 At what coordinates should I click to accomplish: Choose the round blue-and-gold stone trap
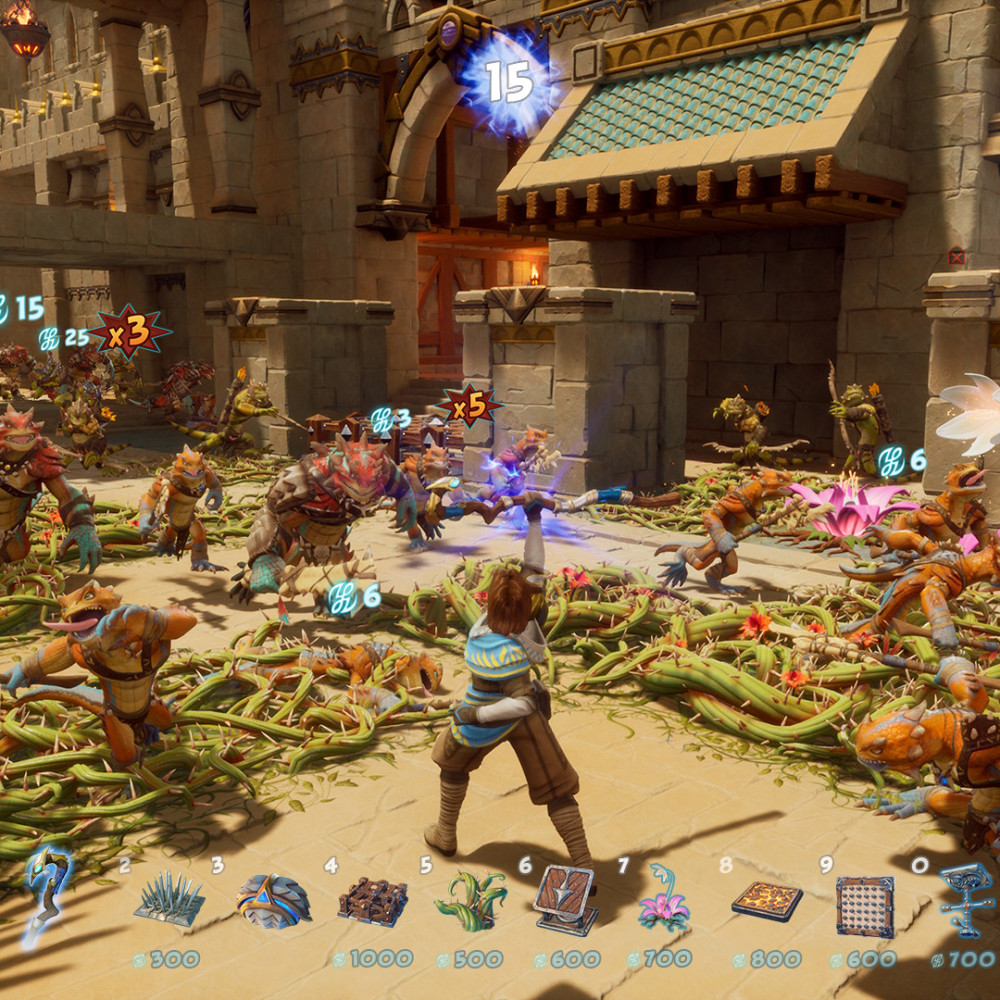(273, 900)
